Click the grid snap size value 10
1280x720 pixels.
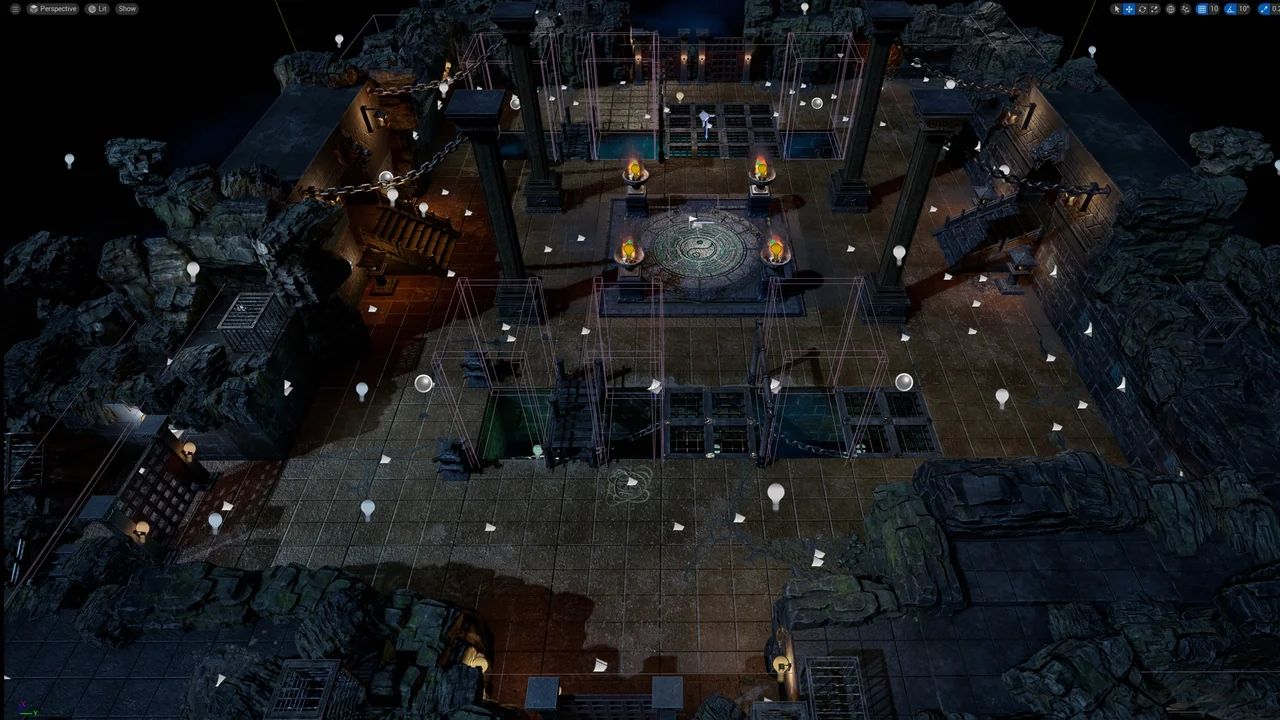(x=1214, y=9)
